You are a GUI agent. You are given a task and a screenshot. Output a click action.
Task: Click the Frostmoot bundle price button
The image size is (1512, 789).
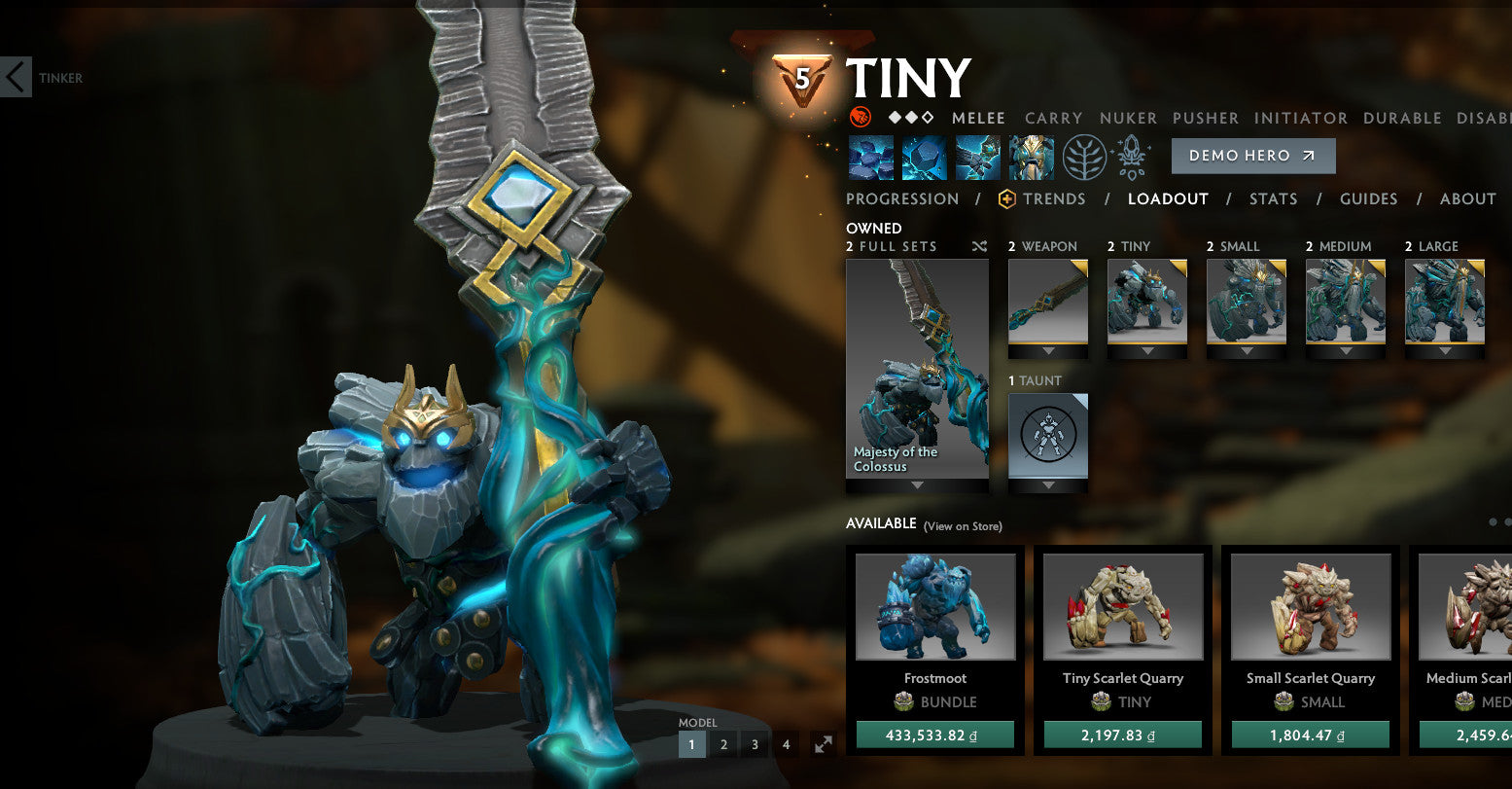click(x=934, y=735)
